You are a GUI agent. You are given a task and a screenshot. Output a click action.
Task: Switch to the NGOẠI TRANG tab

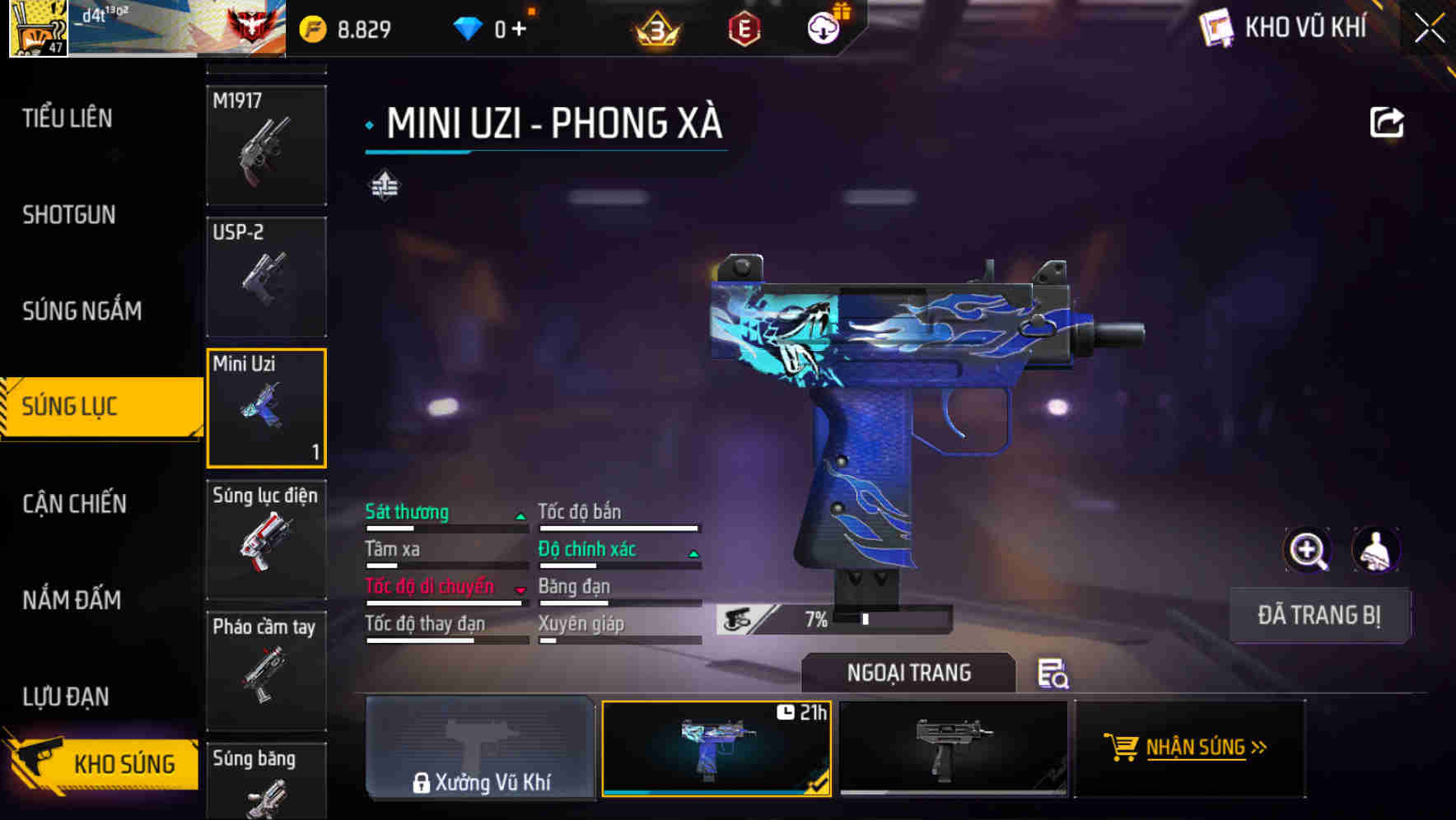click(x=908, y=673)
